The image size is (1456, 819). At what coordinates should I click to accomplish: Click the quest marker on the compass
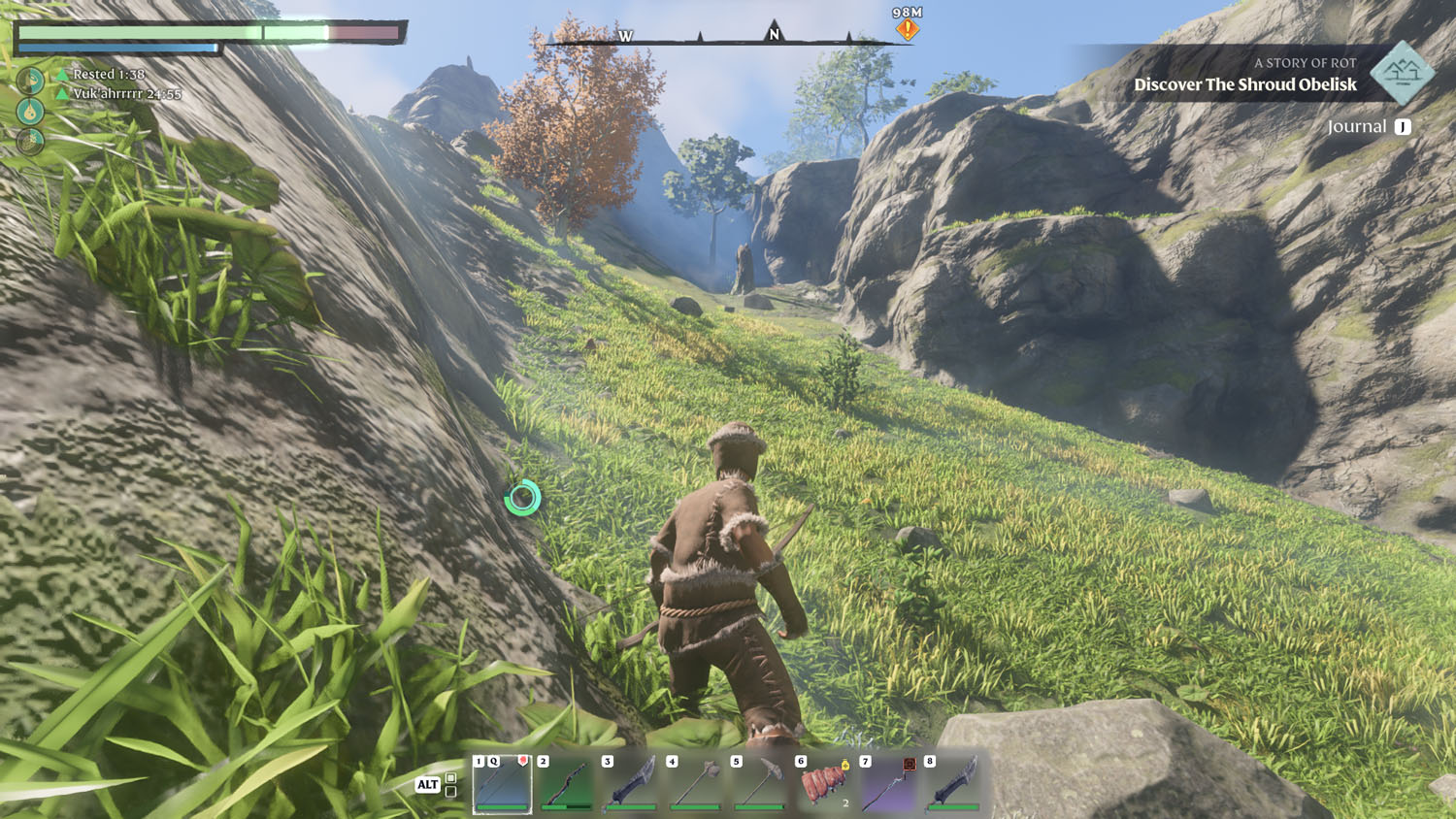908,29
